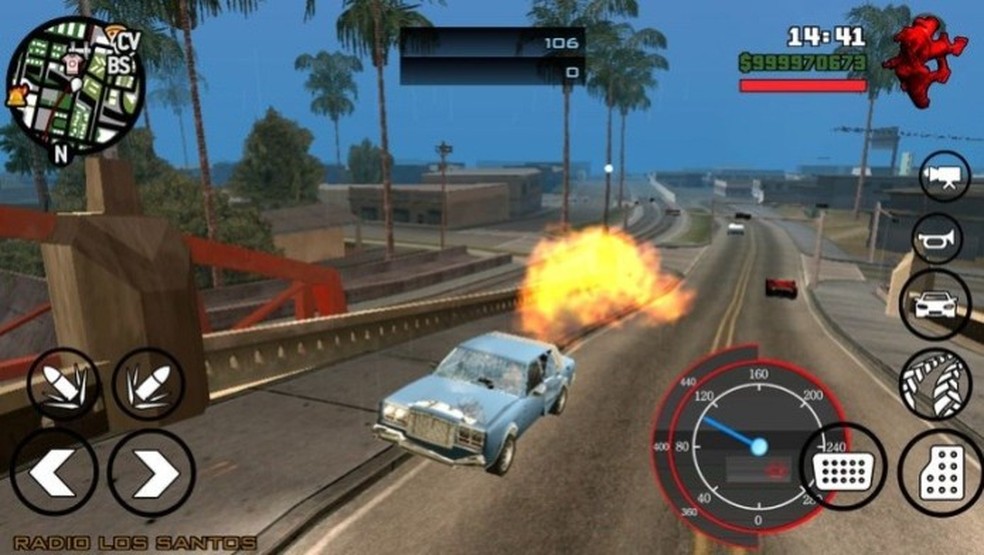
Task: Fire drive-by shots to the left
Action: tap(63, 383)
